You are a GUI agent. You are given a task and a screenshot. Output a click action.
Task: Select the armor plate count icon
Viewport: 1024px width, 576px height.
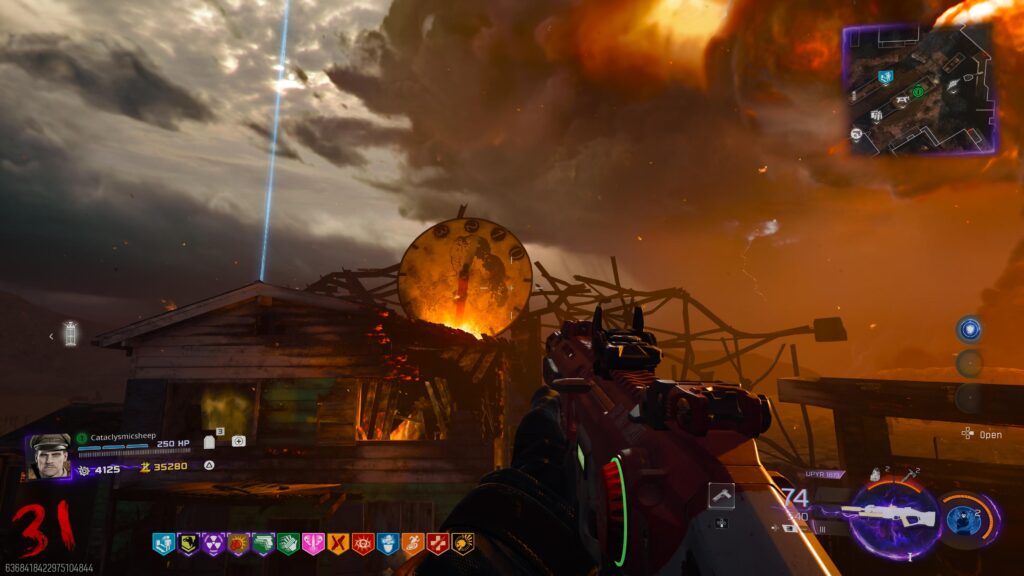coord(210,441)
